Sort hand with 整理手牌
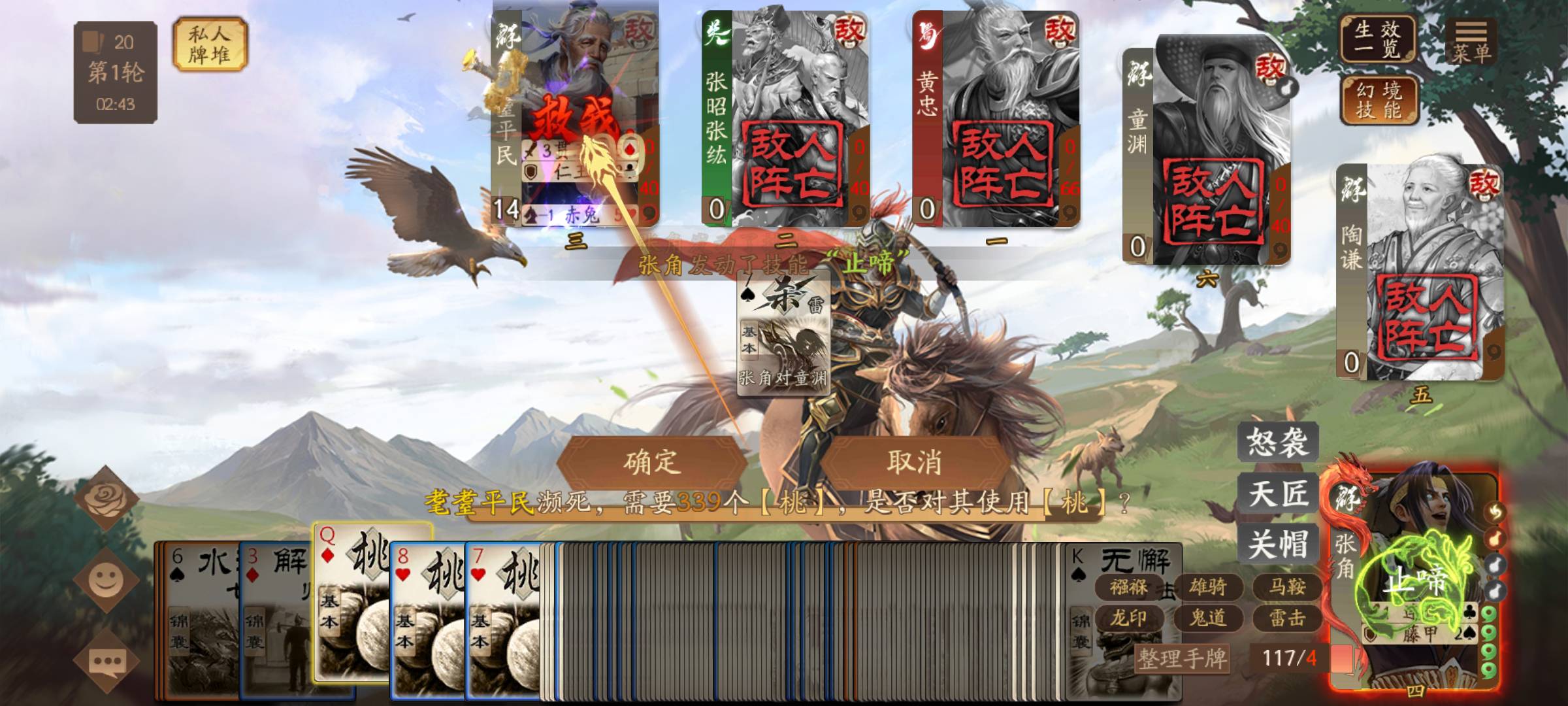1568x706 pixels. [x=1183, y=658]
